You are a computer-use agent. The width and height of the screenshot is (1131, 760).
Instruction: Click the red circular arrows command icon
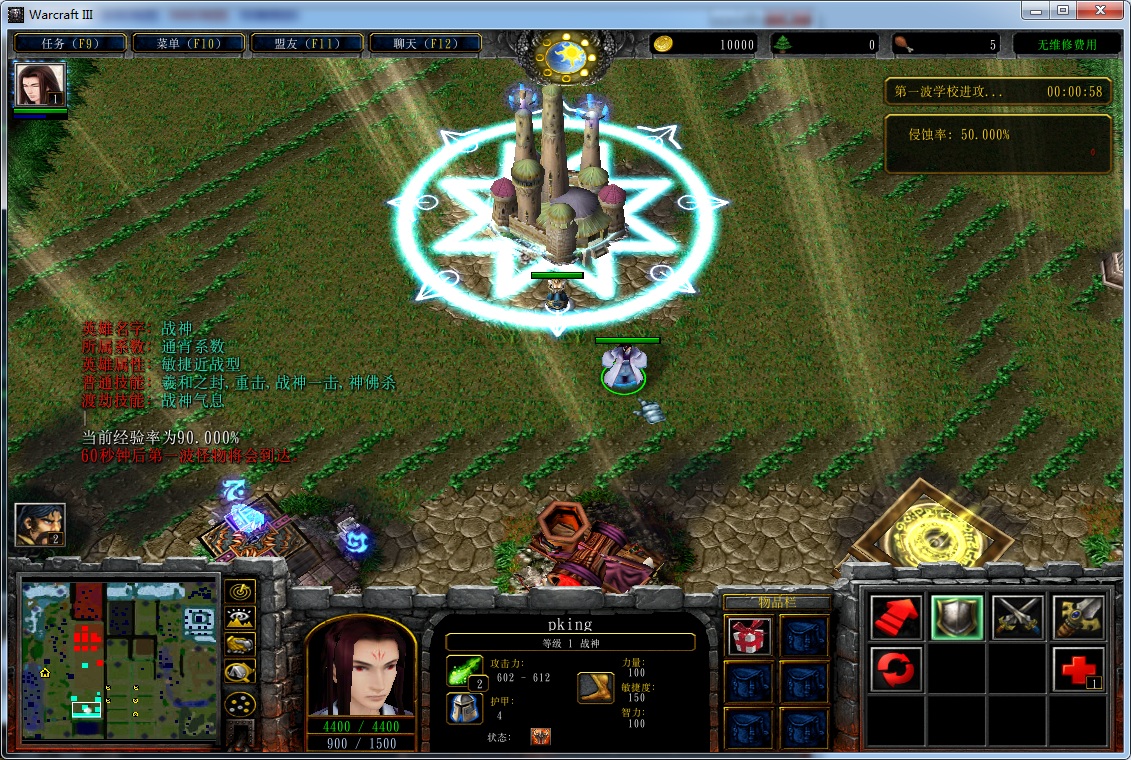click(x=896, y=669)
